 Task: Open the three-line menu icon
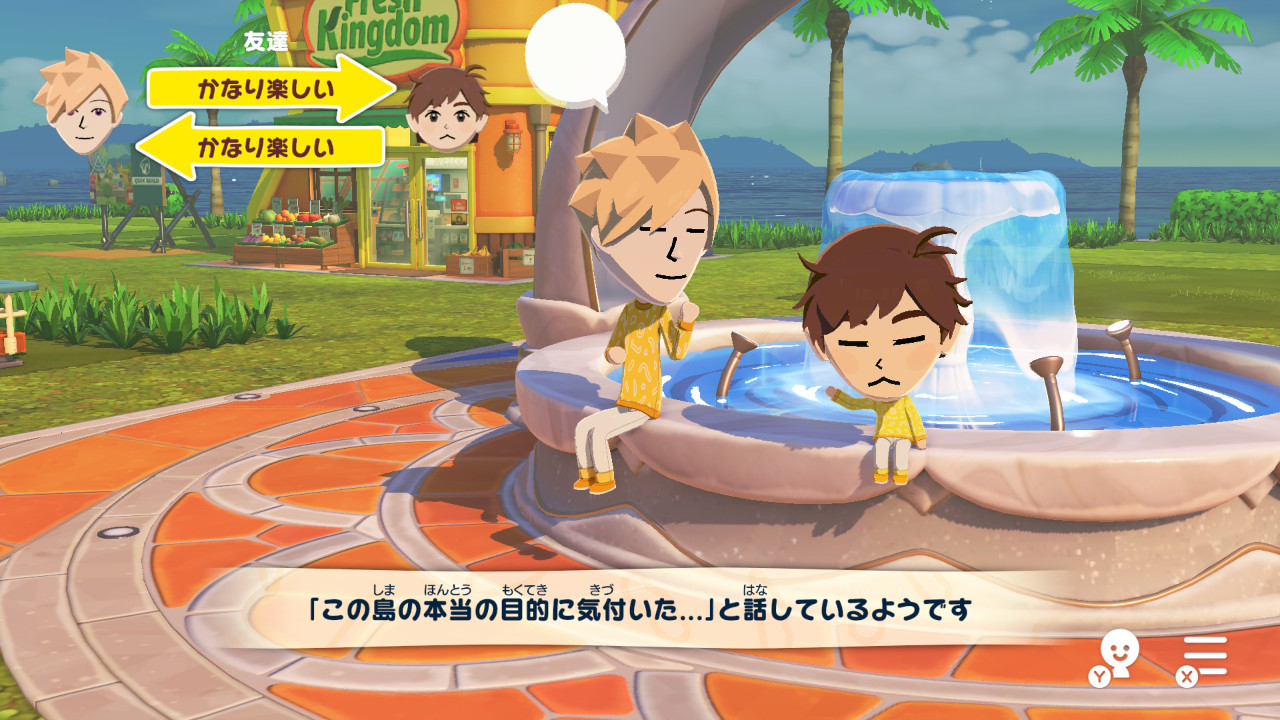pos(1208,656)
